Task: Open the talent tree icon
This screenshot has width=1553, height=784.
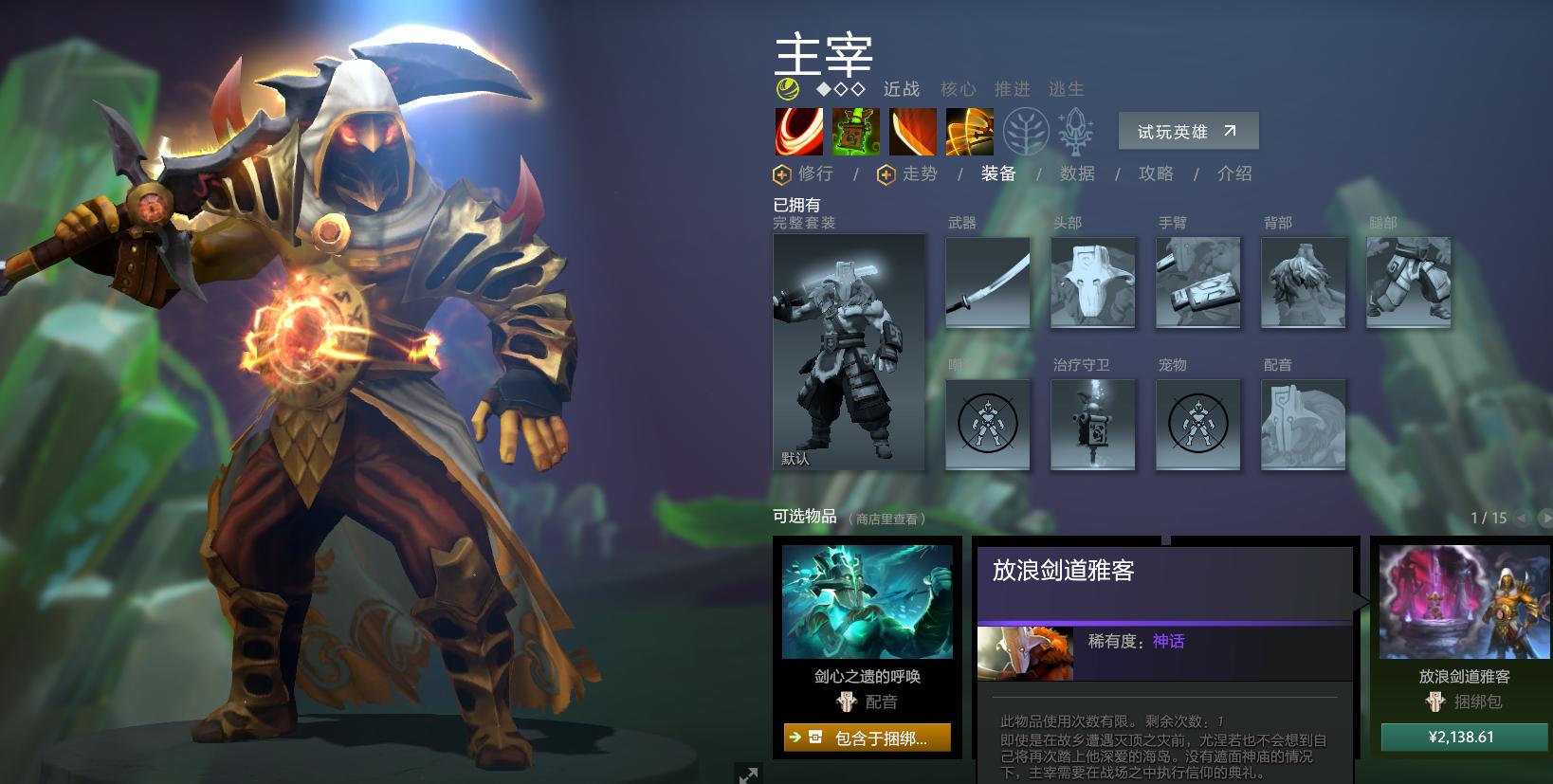Action: (1027, 131)
